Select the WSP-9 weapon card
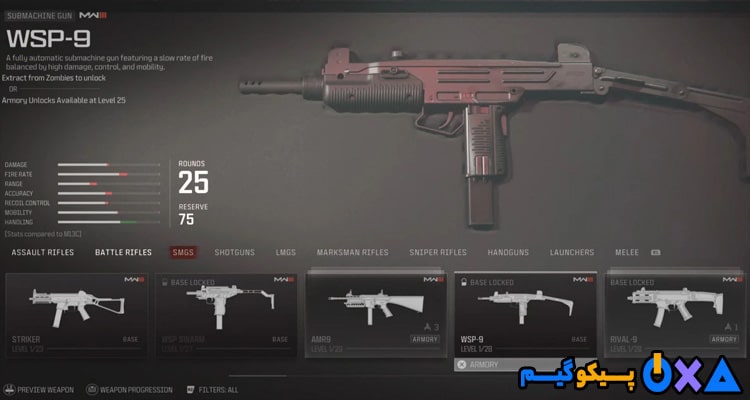The height and width of the screenshot is (400, 750). coord(524,314)
